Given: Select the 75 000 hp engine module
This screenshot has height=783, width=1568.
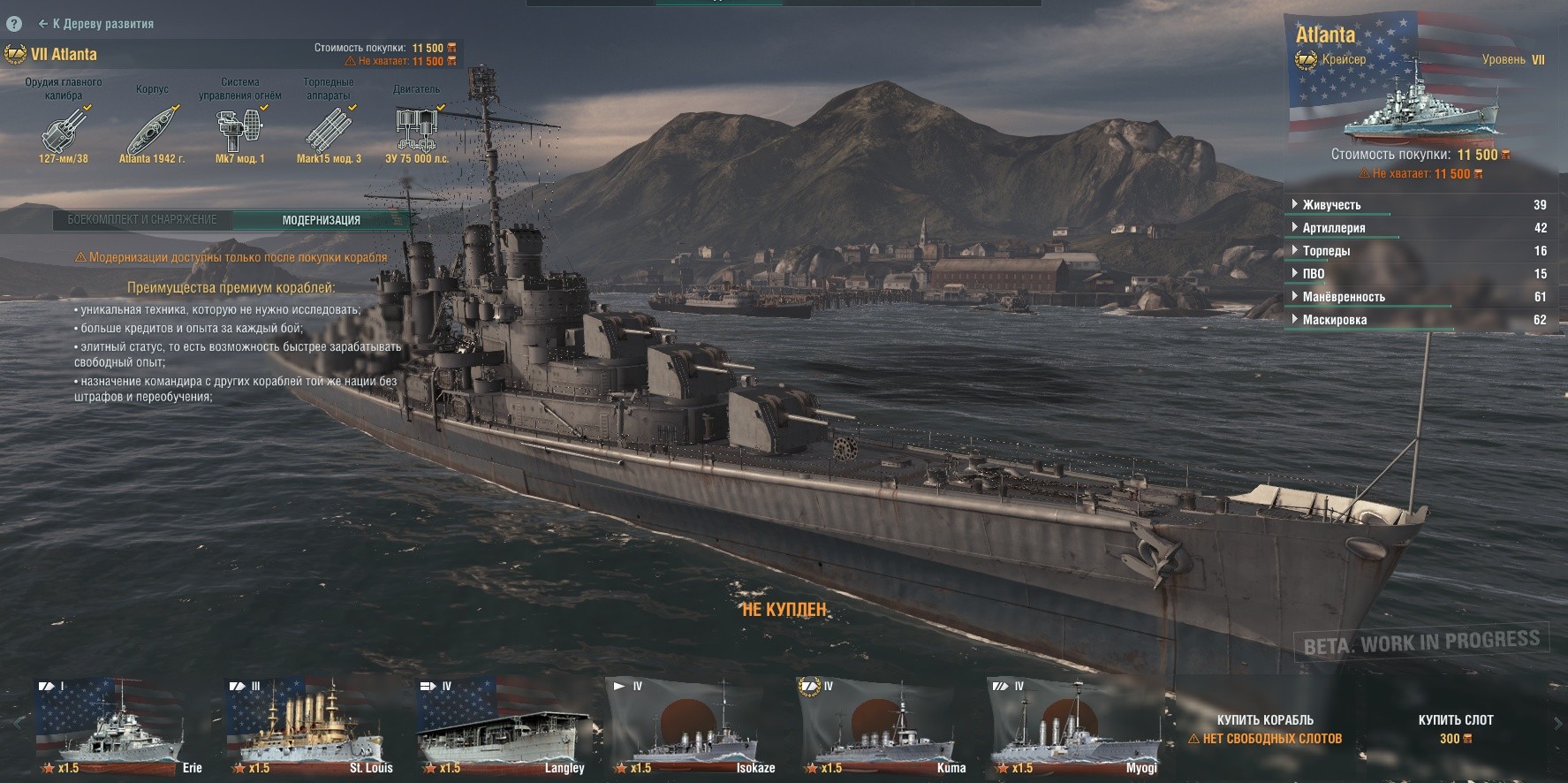Looking at the screenshot, I should point(416,131).
